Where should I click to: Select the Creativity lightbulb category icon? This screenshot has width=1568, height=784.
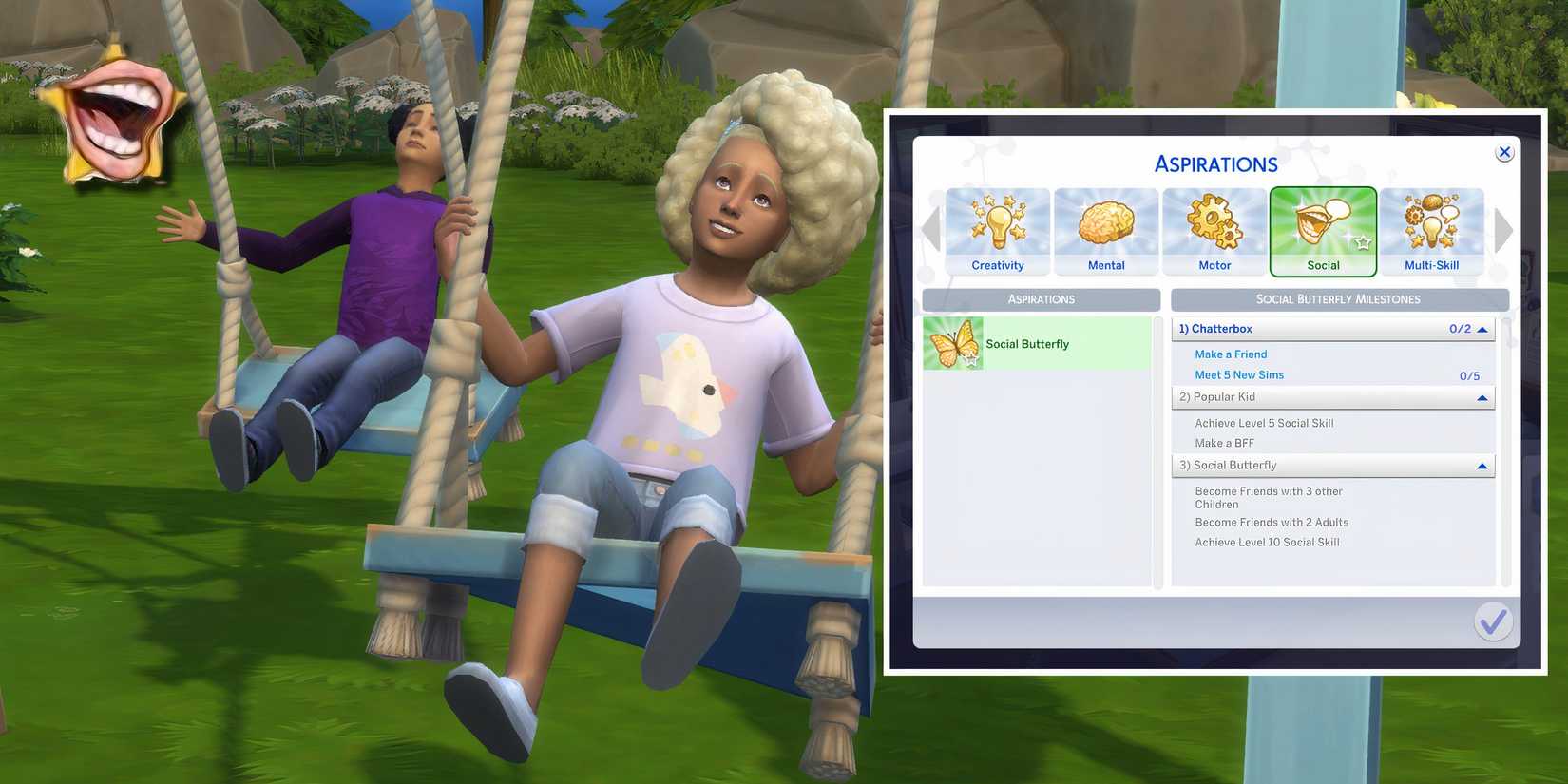pos(997,228)
